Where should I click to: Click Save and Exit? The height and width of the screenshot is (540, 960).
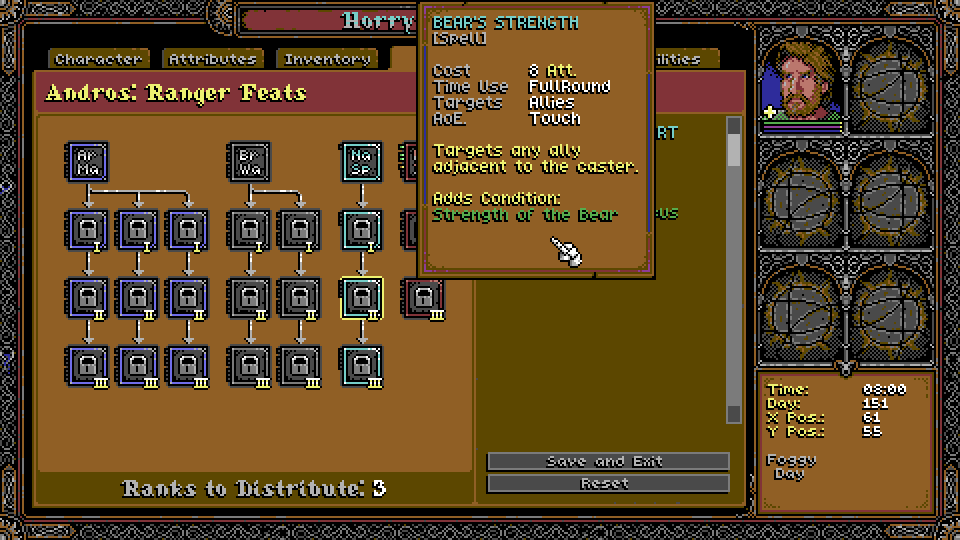(x=607, y=461)
